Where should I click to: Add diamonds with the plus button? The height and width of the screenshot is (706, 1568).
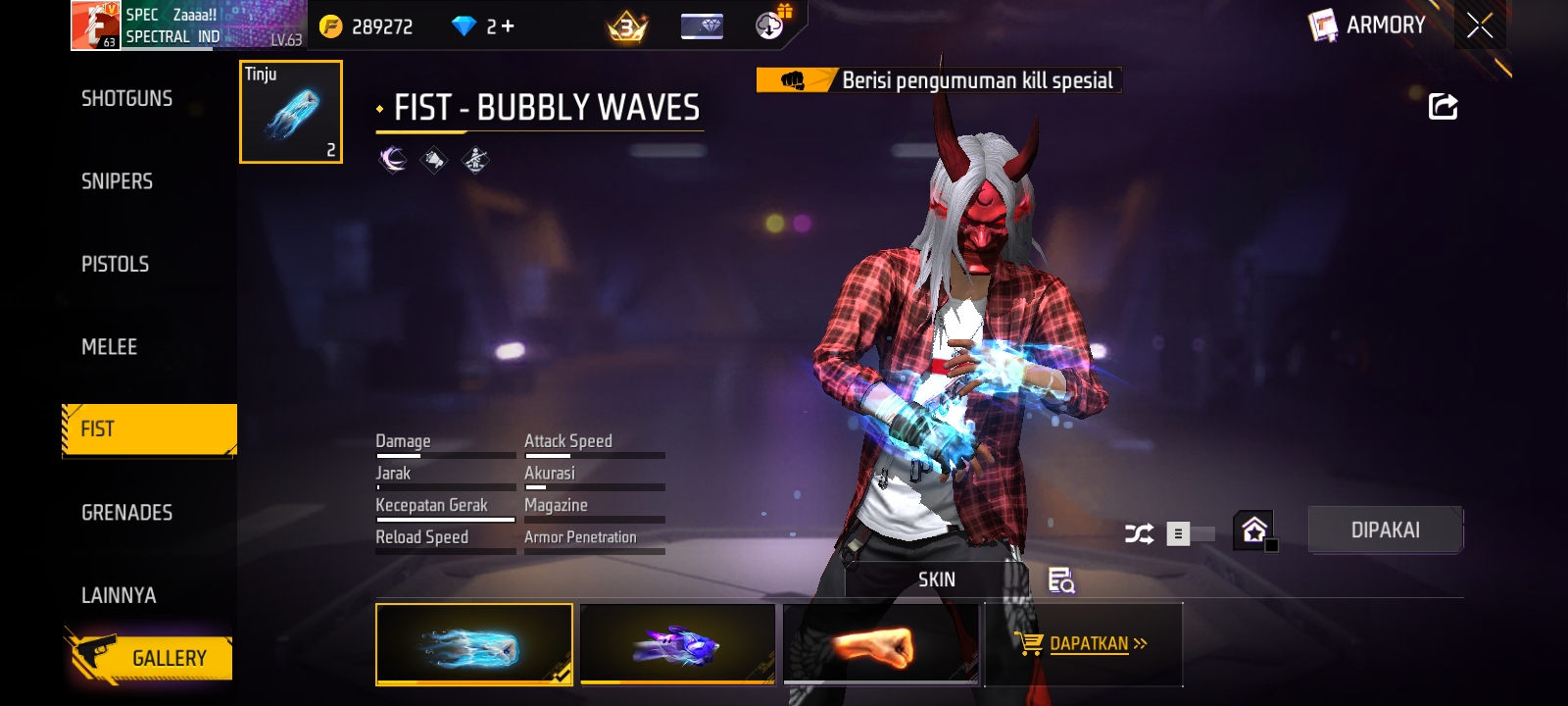508,26
